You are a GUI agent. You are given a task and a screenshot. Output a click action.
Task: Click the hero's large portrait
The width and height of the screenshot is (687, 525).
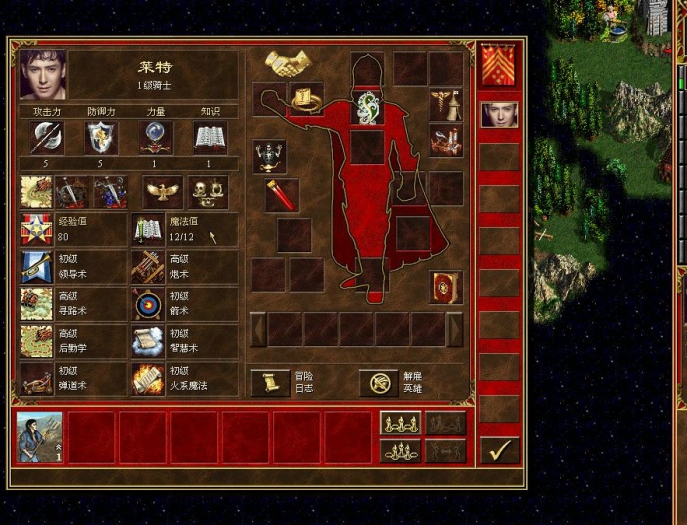[x=43, y=74]
